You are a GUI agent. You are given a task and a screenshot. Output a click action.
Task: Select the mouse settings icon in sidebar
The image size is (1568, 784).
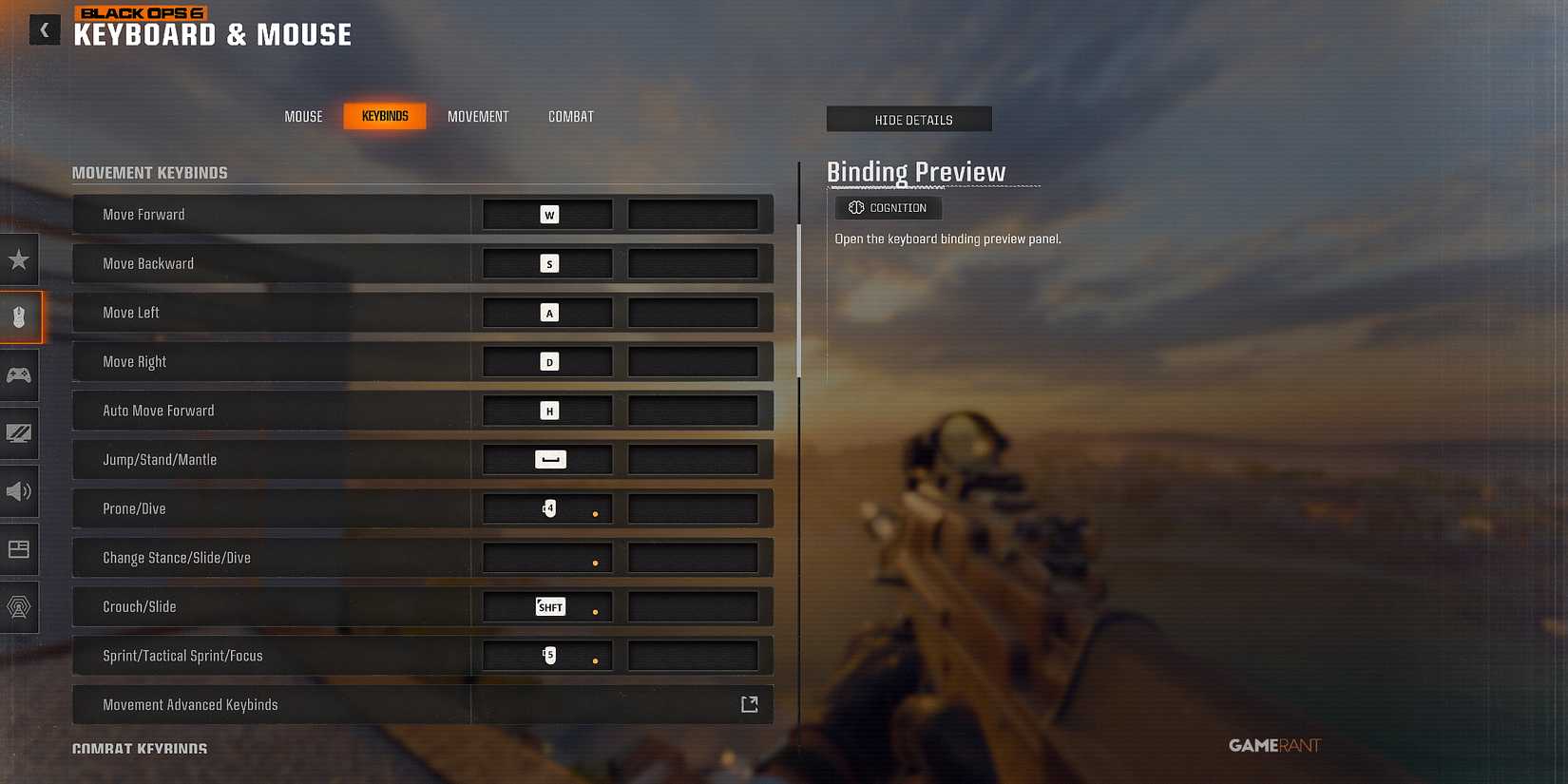coord(20,317)
